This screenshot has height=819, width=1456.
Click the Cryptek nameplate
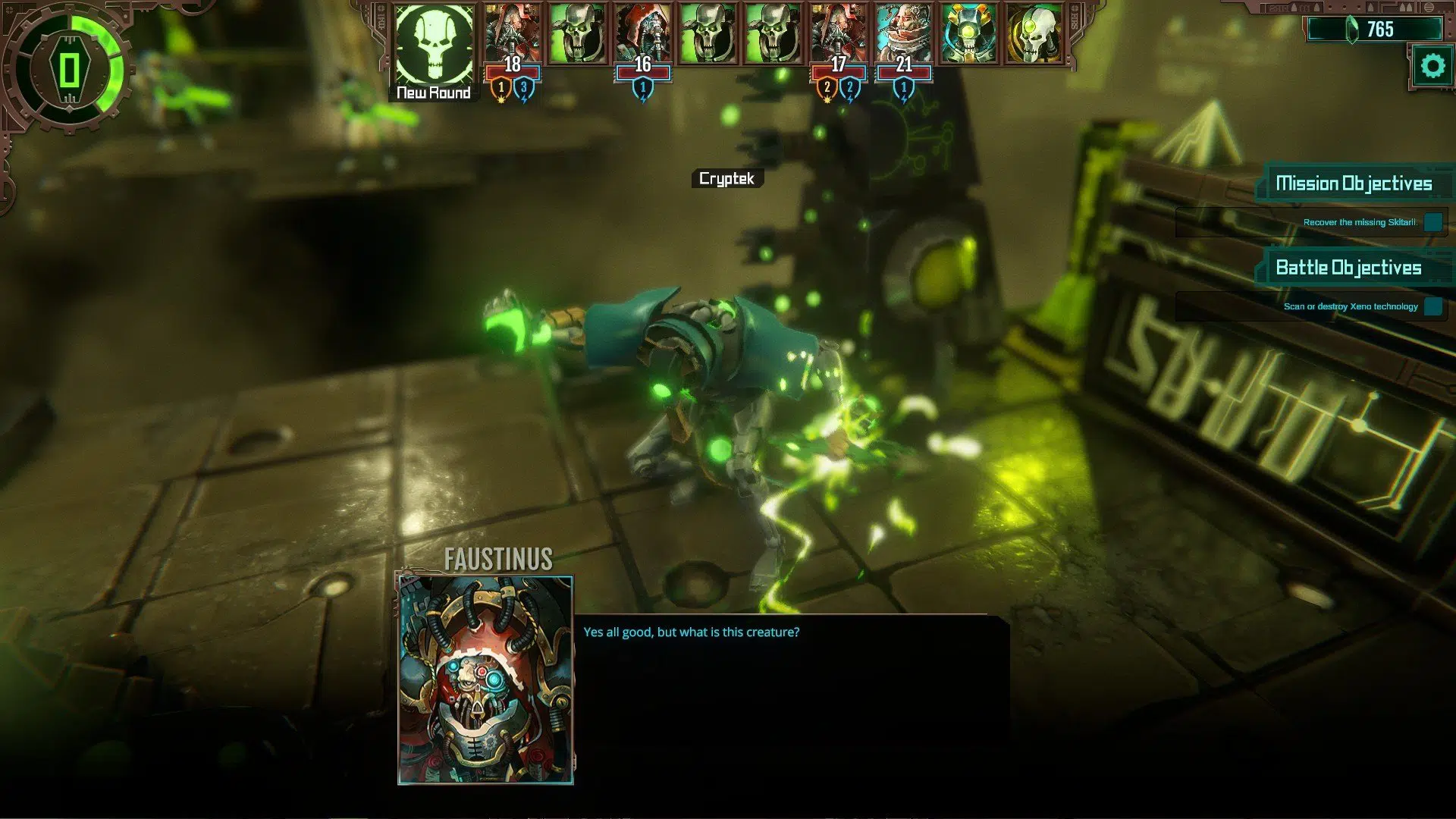(x=726, y=180)
